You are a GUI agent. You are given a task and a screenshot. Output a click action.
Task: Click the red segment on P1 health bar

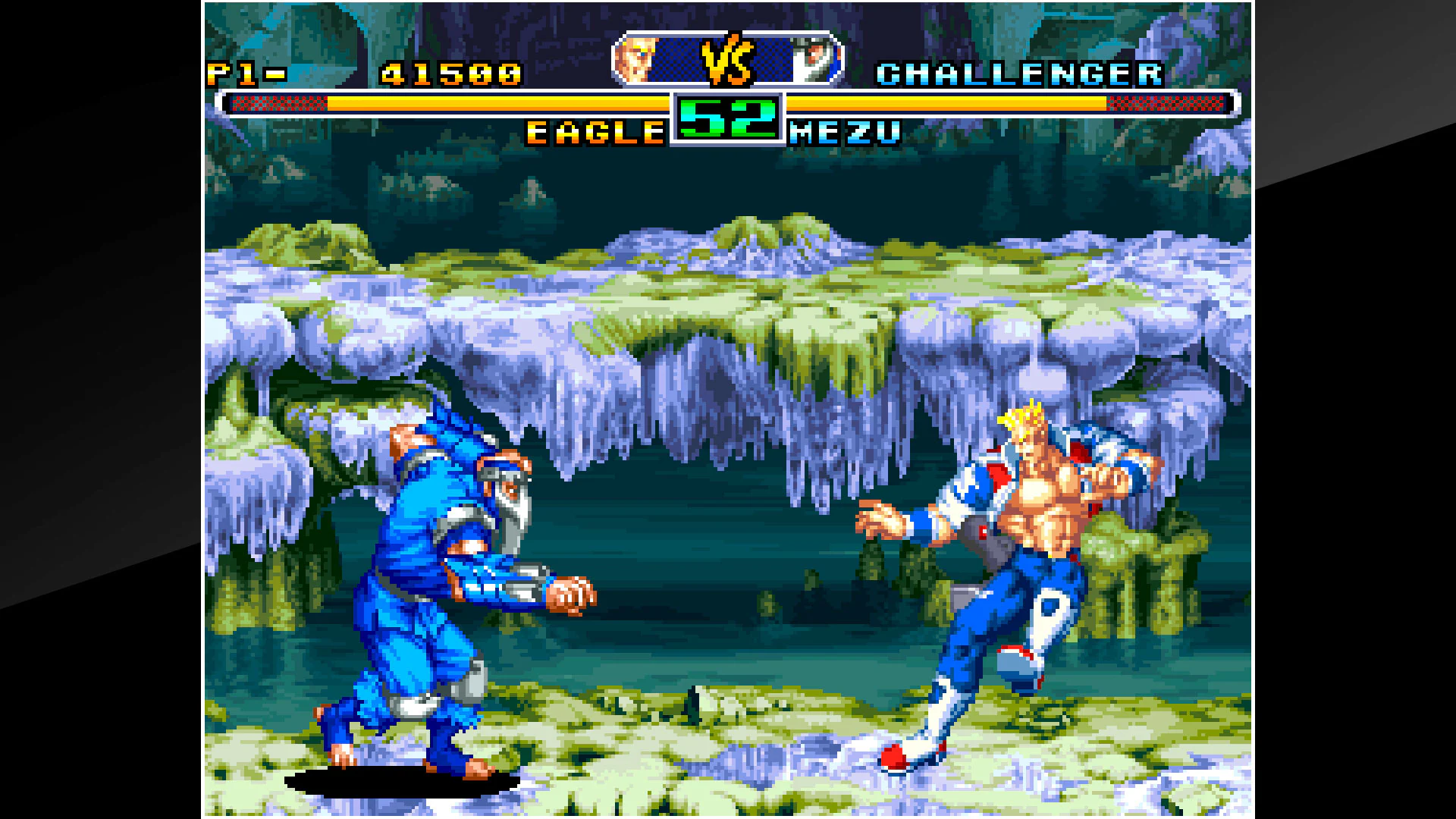(x=284, y=100)
